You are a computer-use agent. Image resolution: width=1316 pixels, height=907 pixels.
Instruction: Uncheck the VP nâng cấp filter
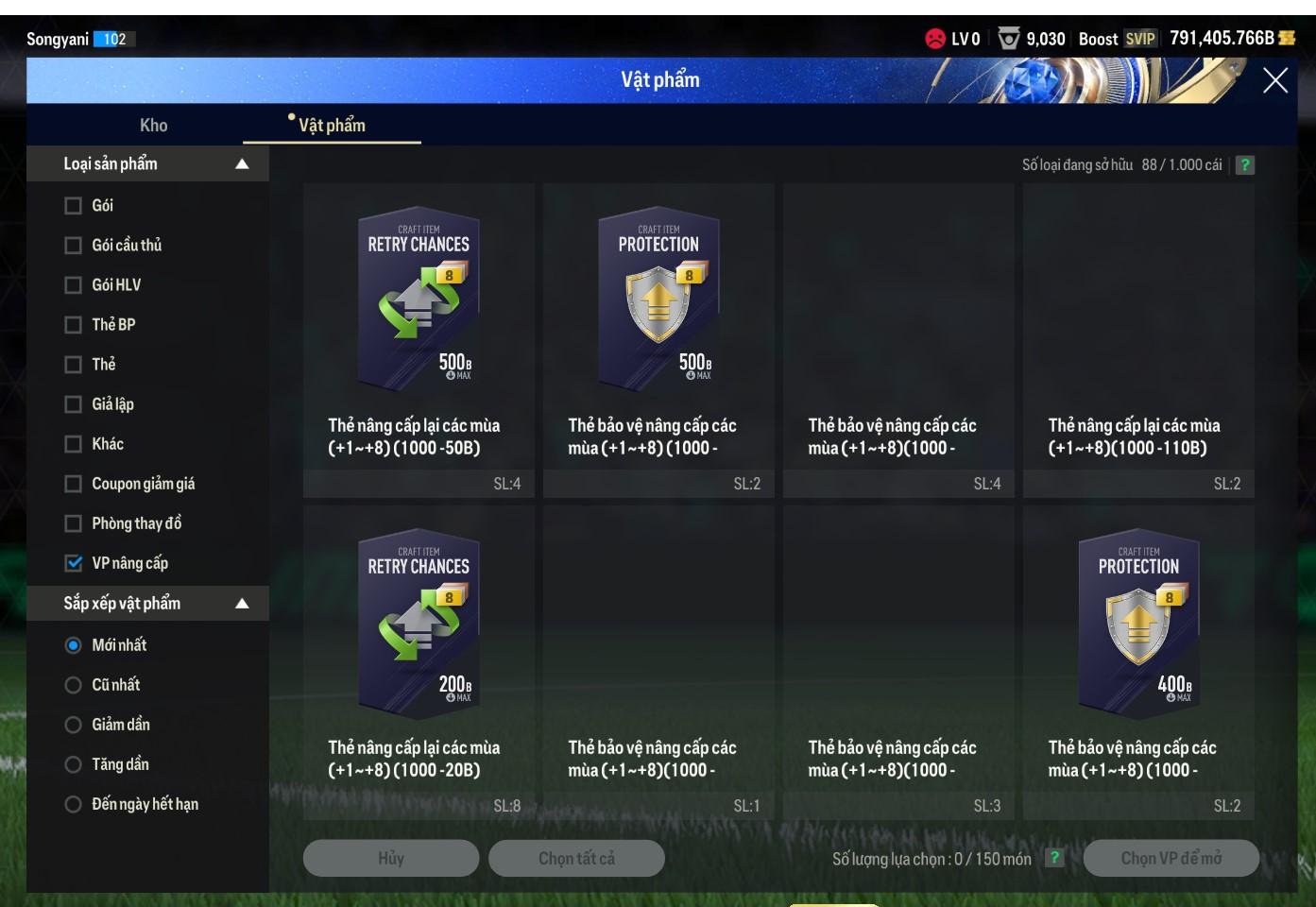tap(73, 563)
